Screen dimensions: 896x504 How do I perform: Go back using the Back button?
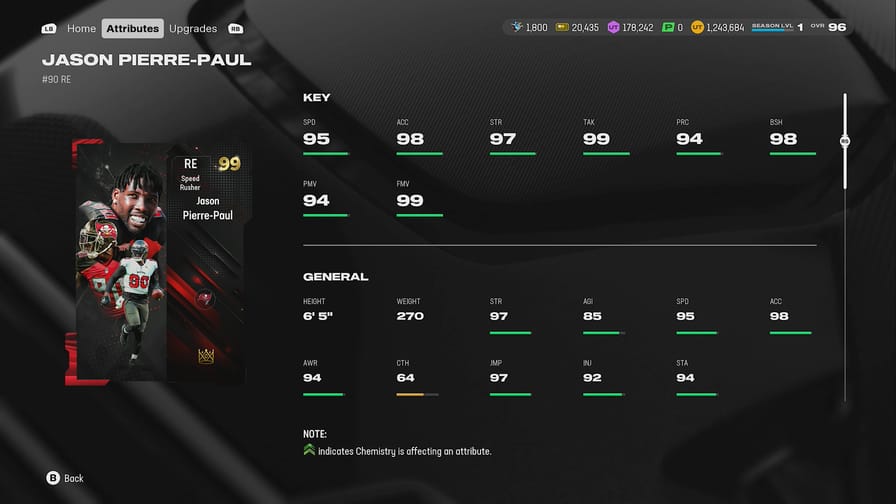pyautogui.click(x=65, y=478)
